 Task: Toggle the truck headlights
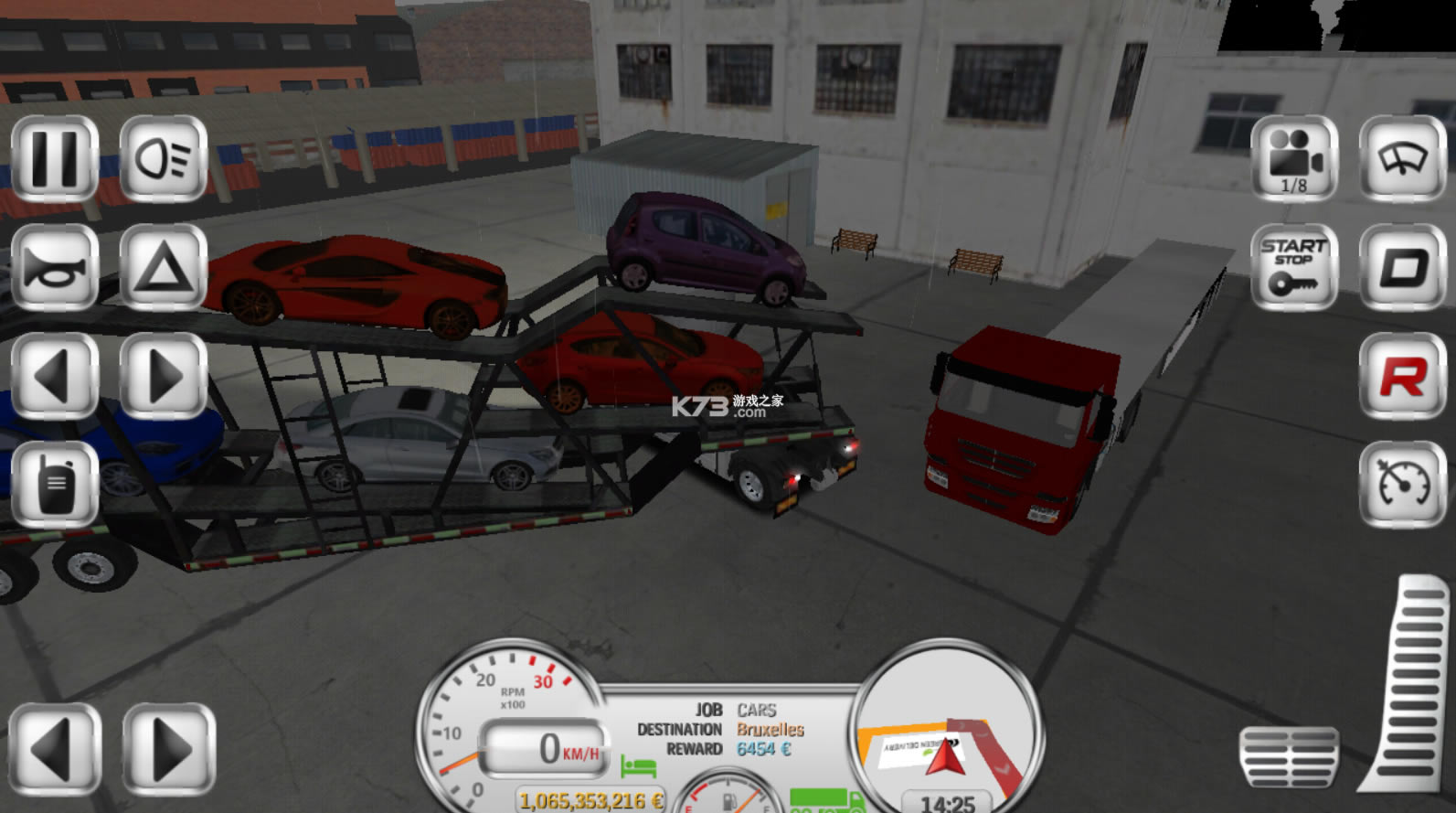[x=164, y=158]
